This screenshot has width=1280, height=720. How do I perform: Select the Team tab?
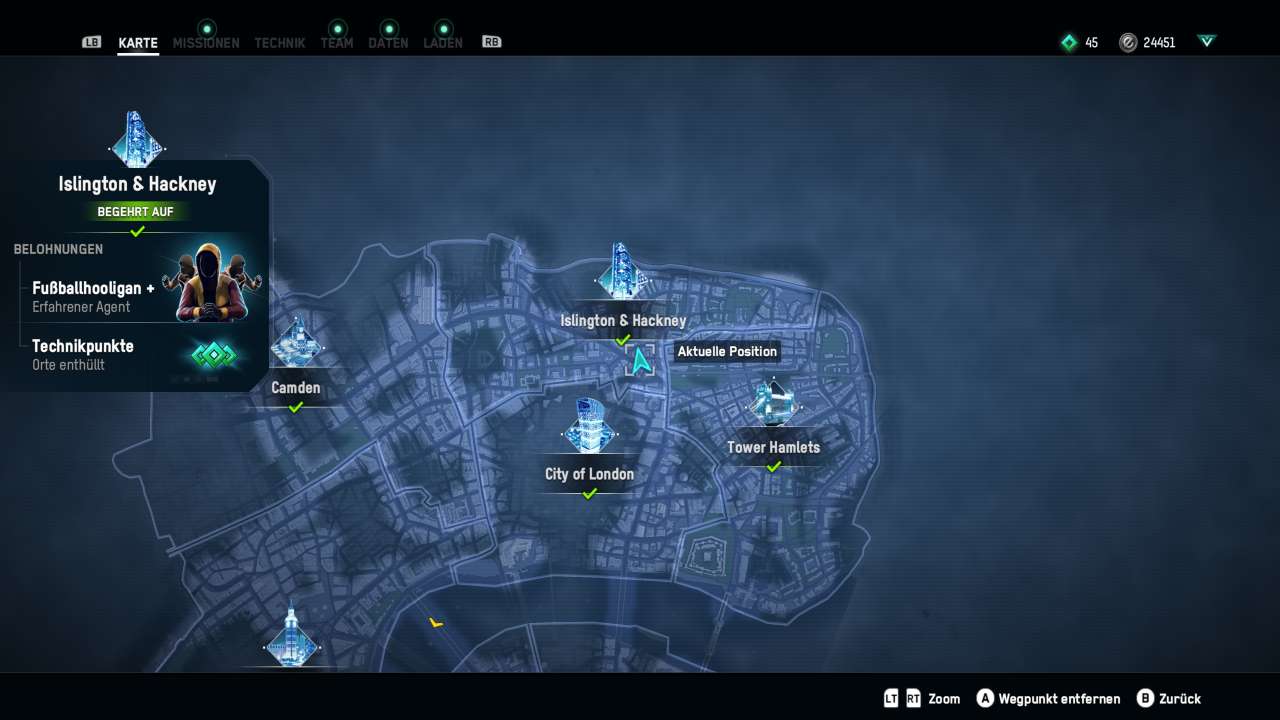pos(337,43)
